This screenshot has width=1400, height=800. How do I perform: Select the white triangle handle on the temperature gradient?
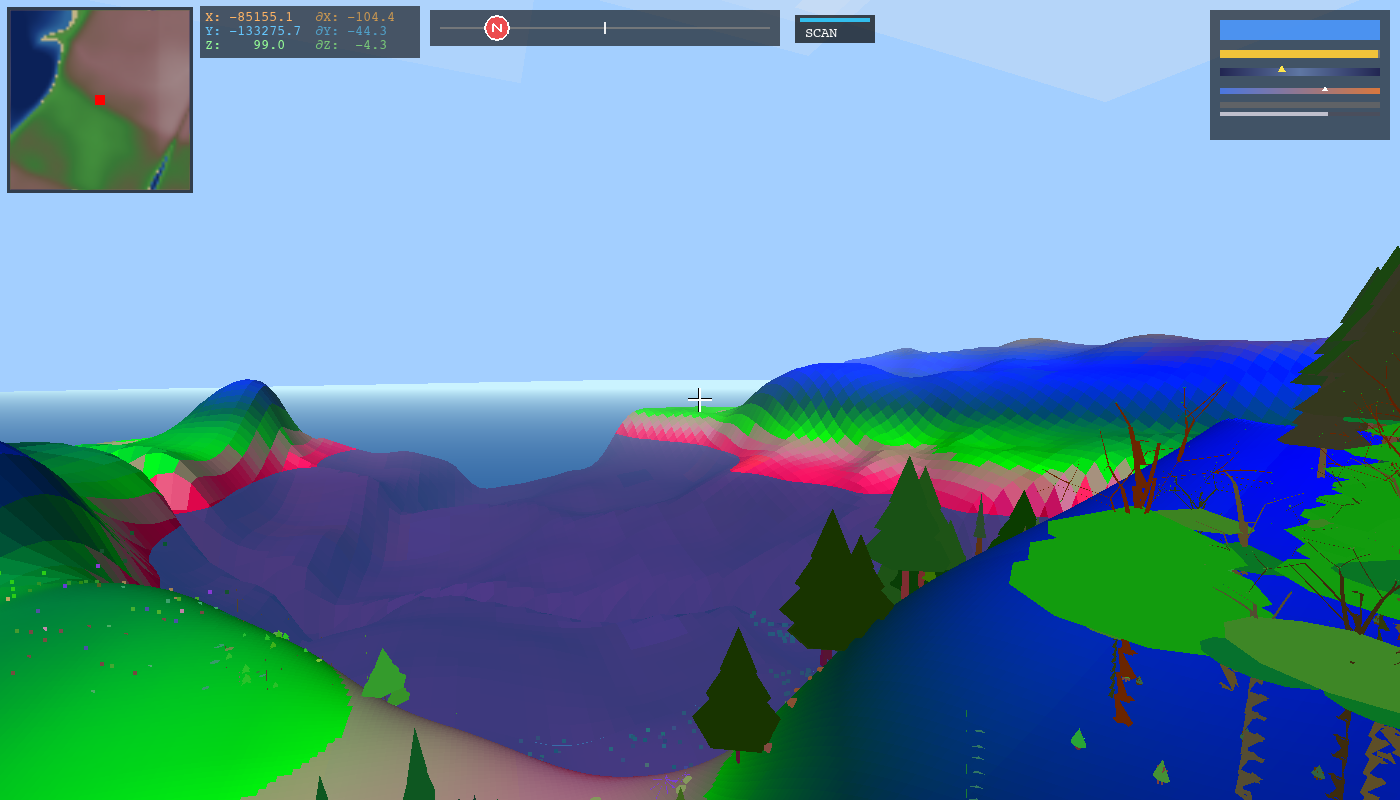(x=1327, y=87)
